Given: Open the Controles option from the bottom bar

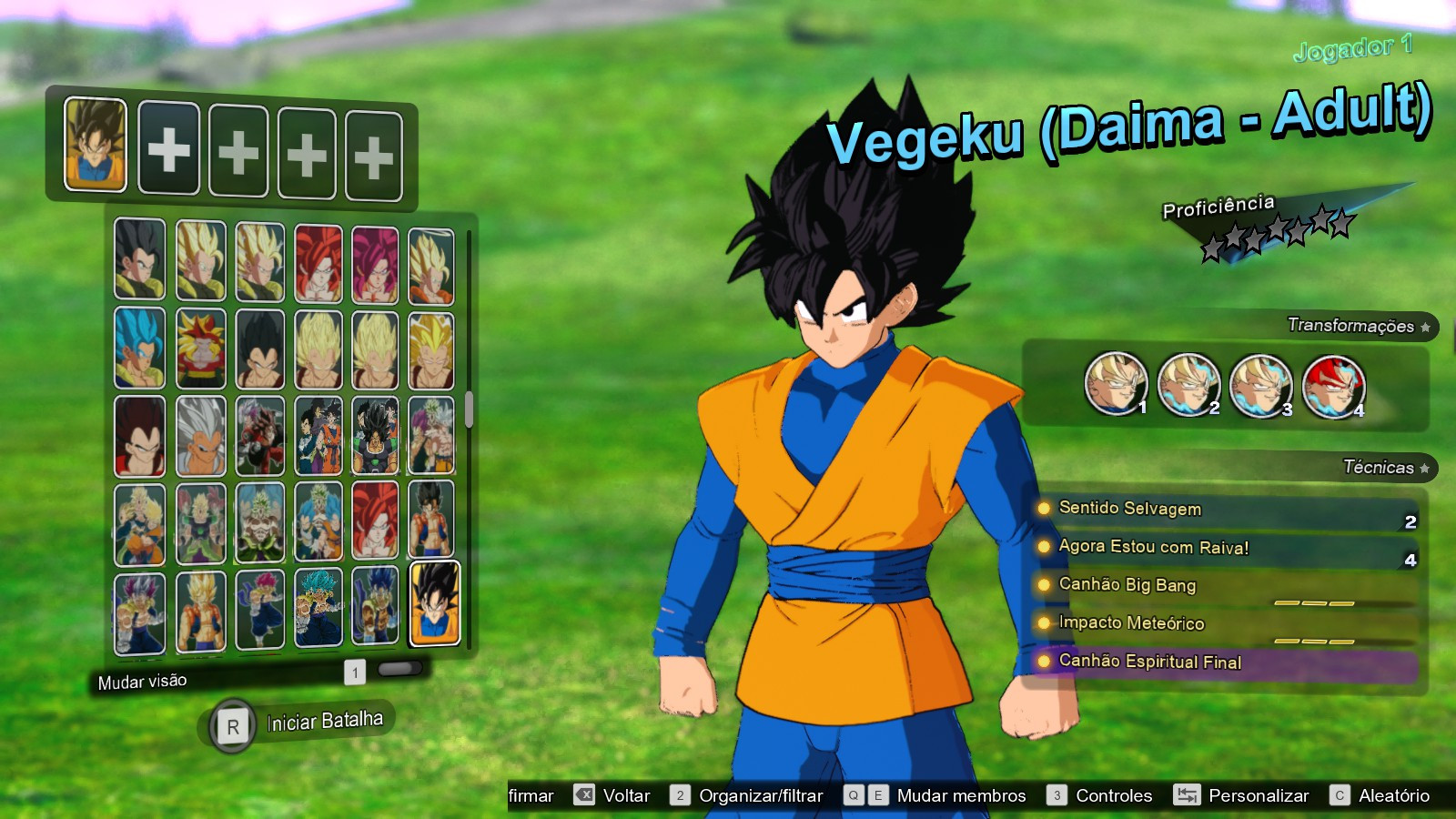Looking at the screenshot, I should (x=1113, y=794).
